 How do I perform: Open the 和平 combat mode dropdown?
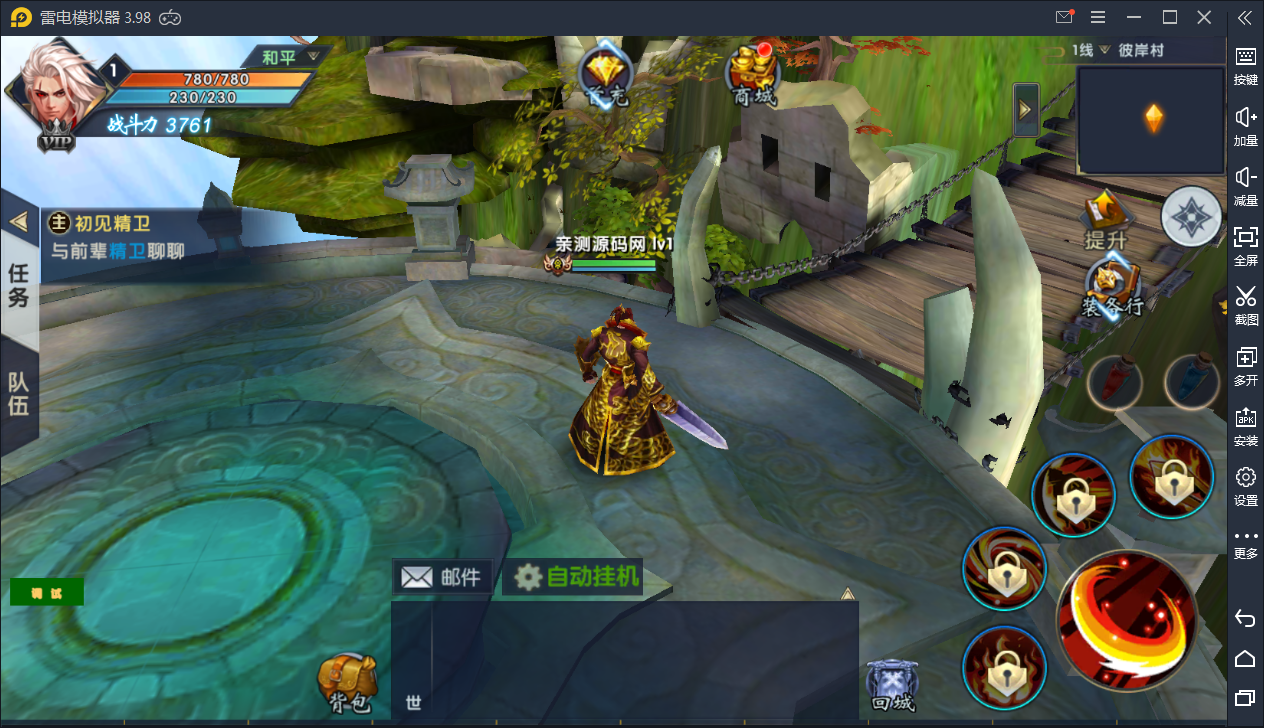tap(288, 57)
